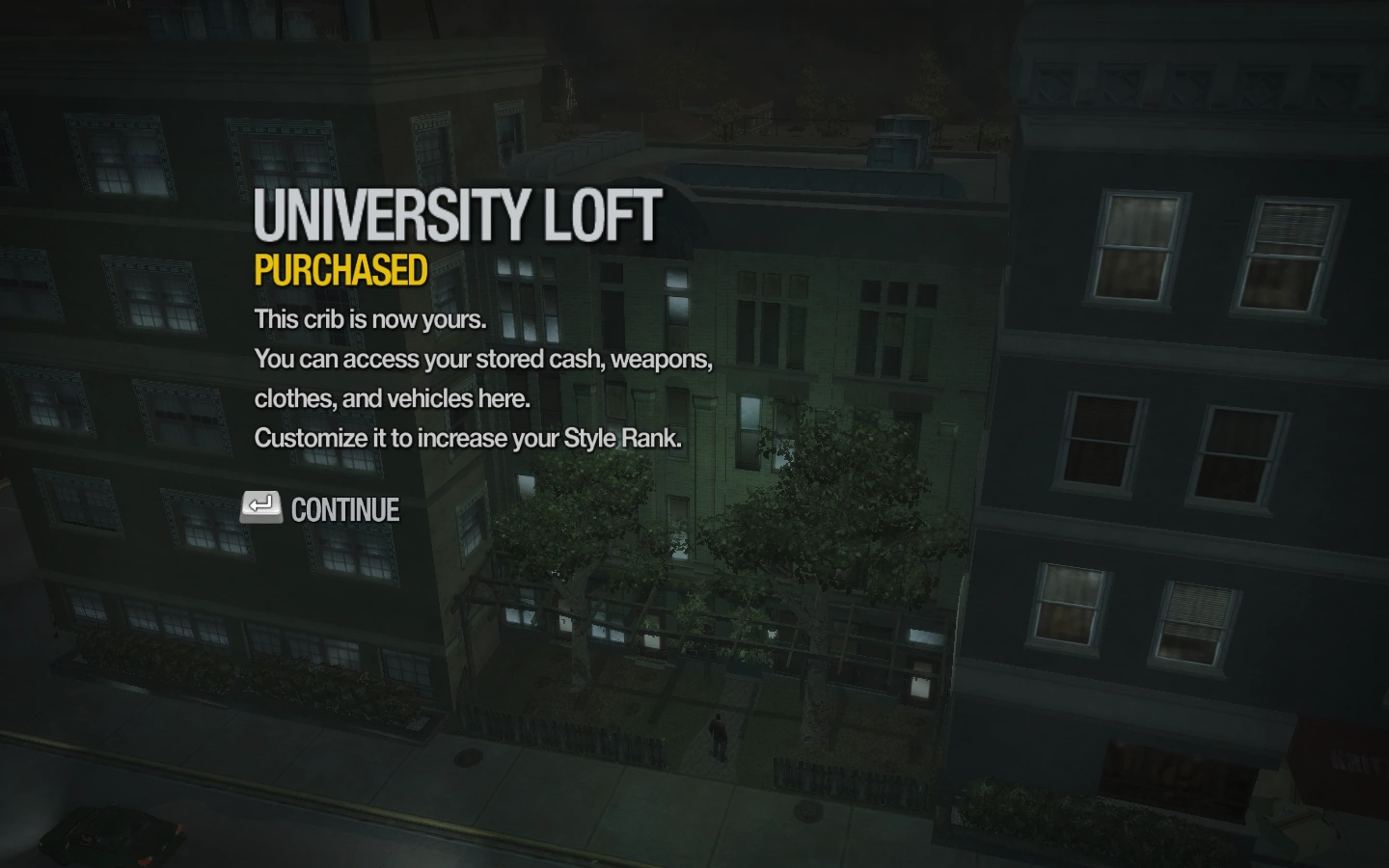Click the 'Customize it to increase your Style Rank' text

pos(467,438)
